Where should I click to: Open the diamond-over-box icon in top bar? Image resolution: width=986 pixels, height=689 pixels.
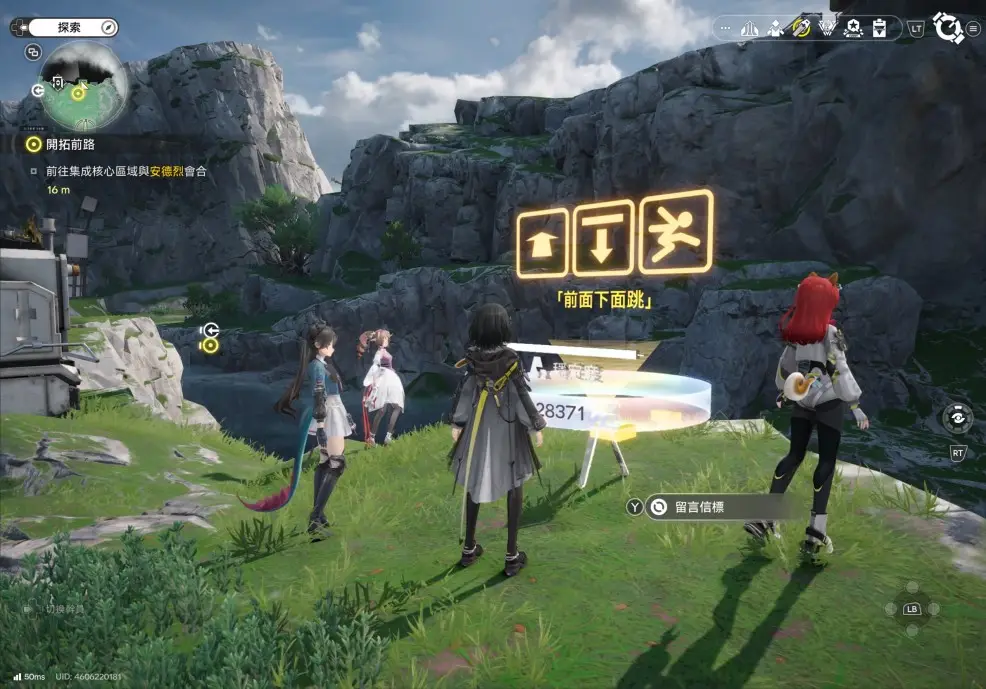[775, 28]
